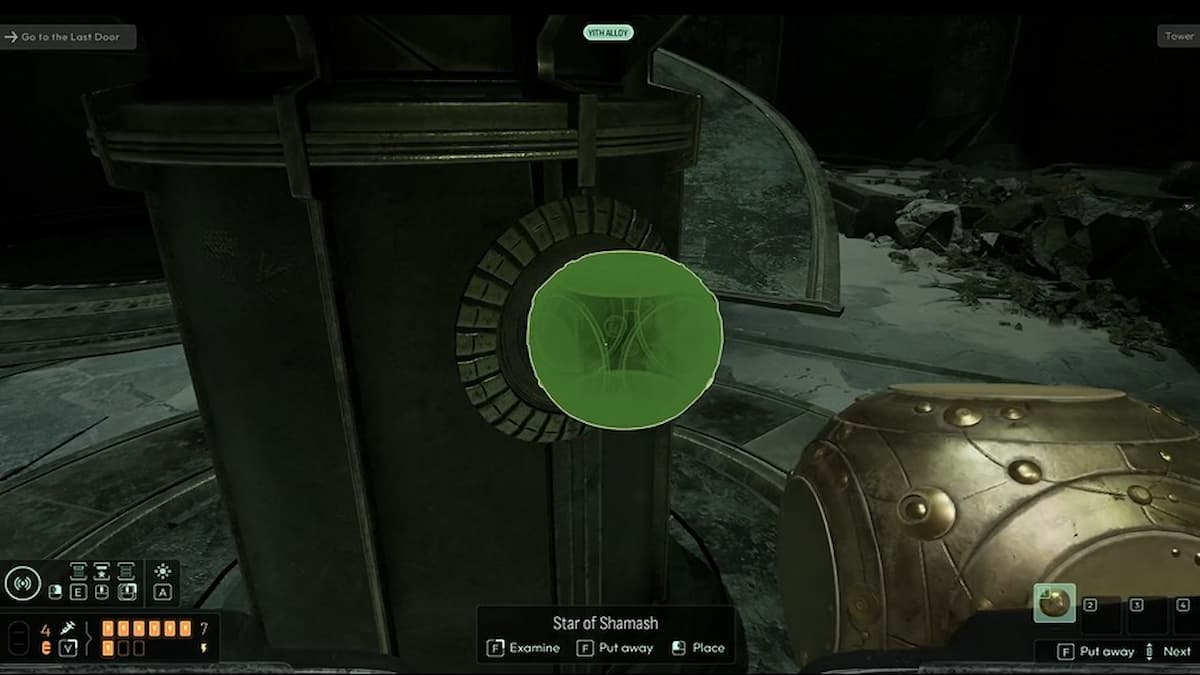Click the Tower location label
Viewport: 1200px width, 675px height.
tap(1179, 36)
